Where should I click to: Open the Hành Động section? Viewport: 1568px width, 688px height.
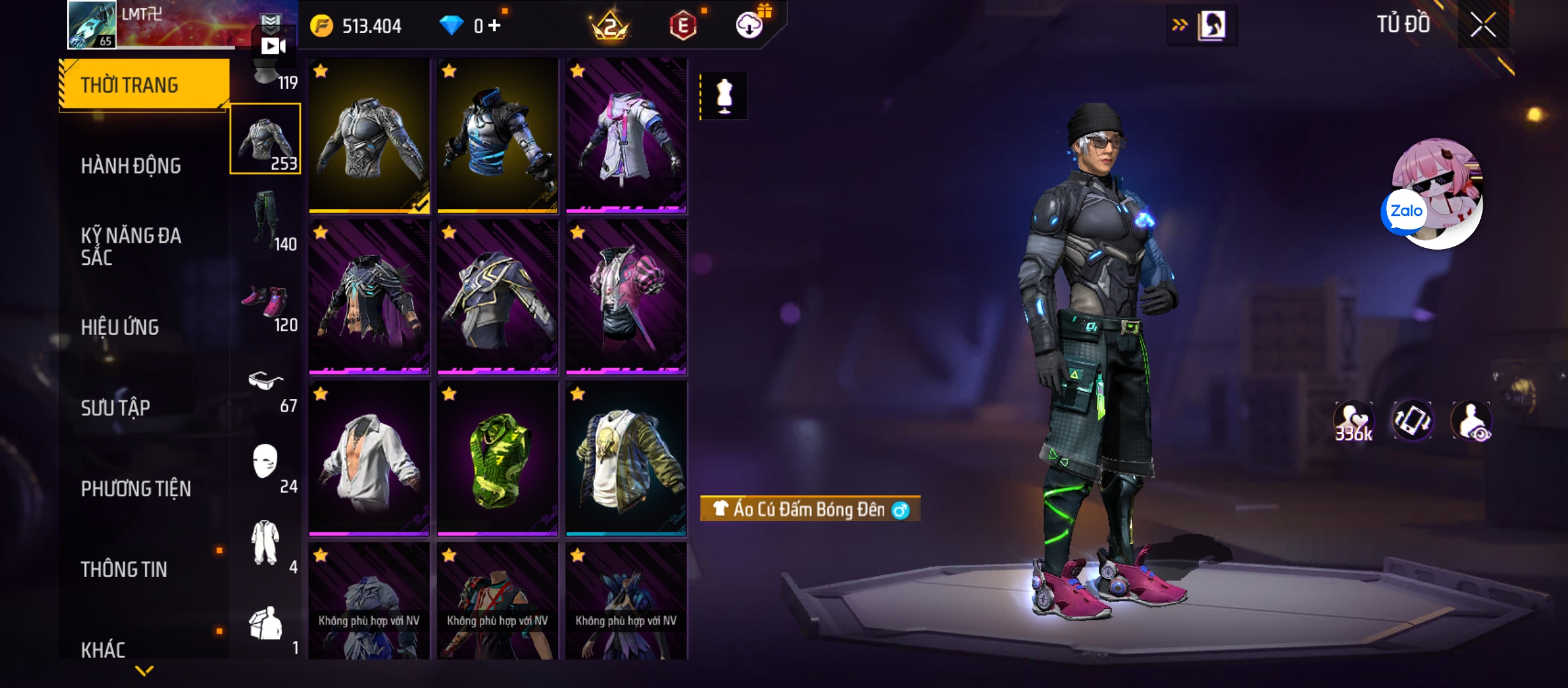pos(131,166)
